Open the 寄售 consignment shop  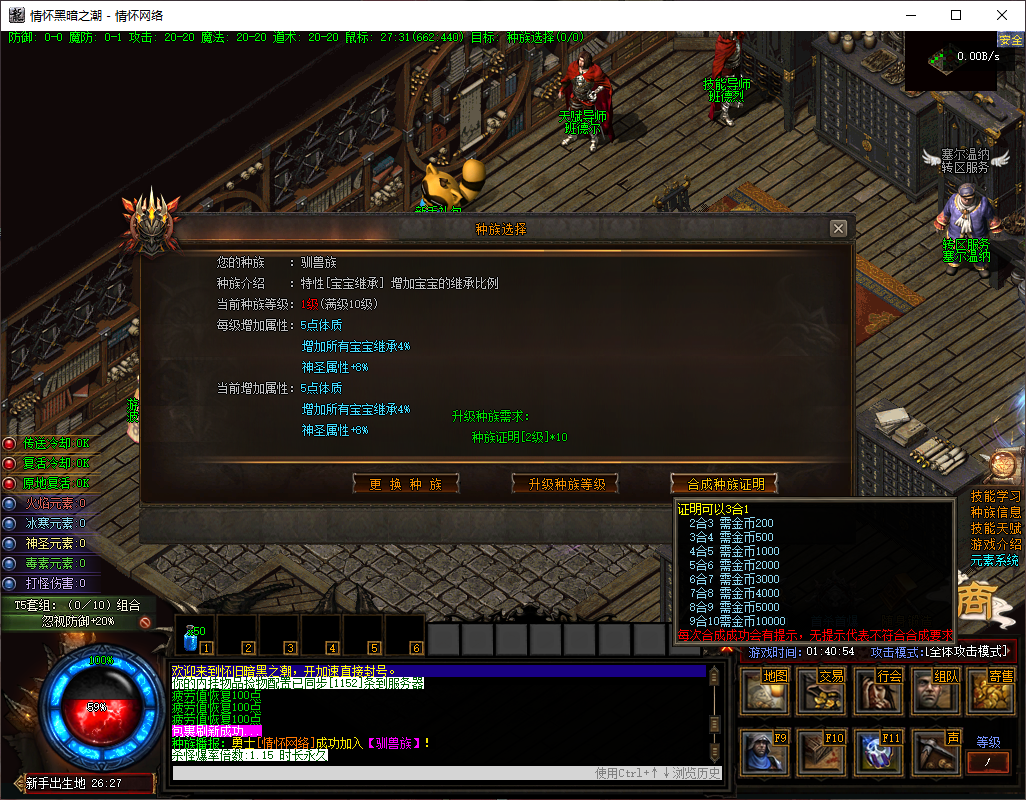coord(990,691)
